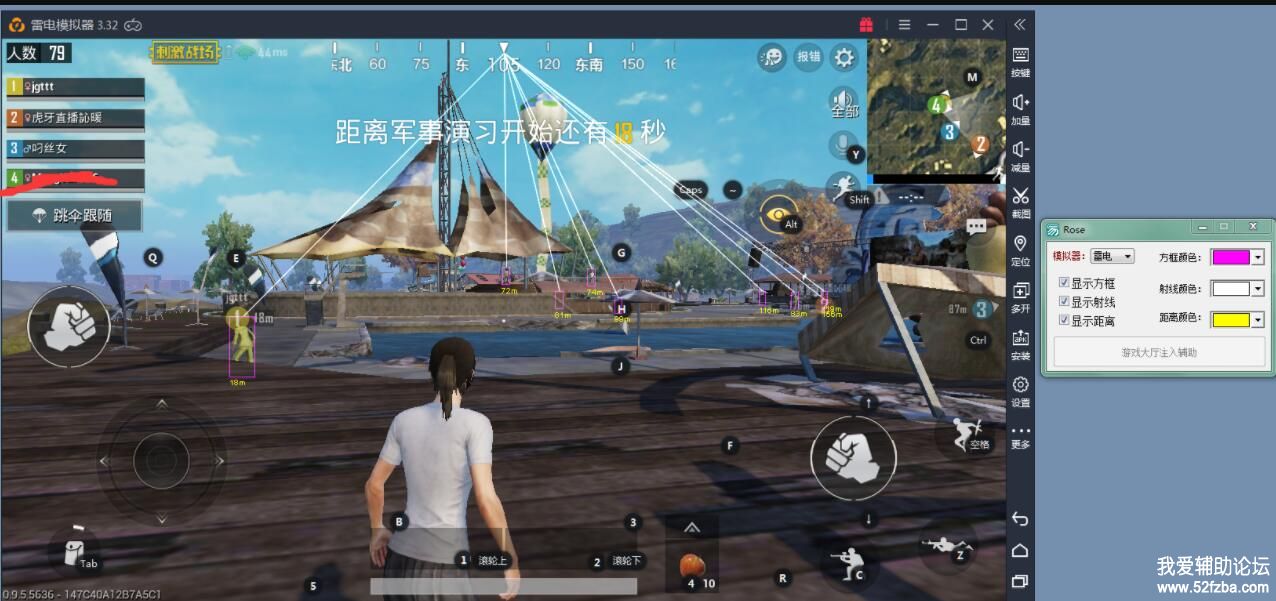Open the 报错 report button
1276x601 pixels.
tap(808, 57)
